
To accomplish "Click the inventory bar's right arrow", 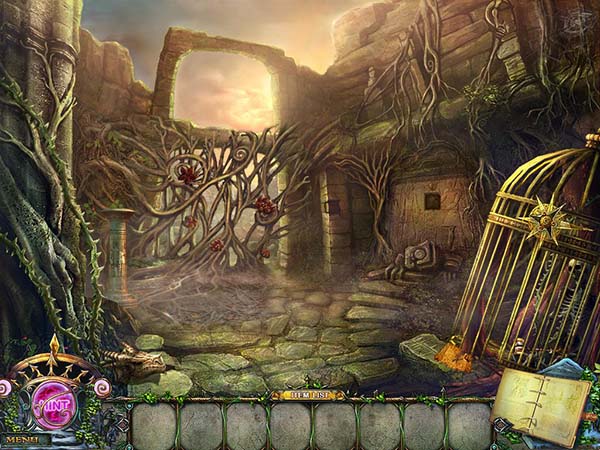I will [x=501, y=425].
